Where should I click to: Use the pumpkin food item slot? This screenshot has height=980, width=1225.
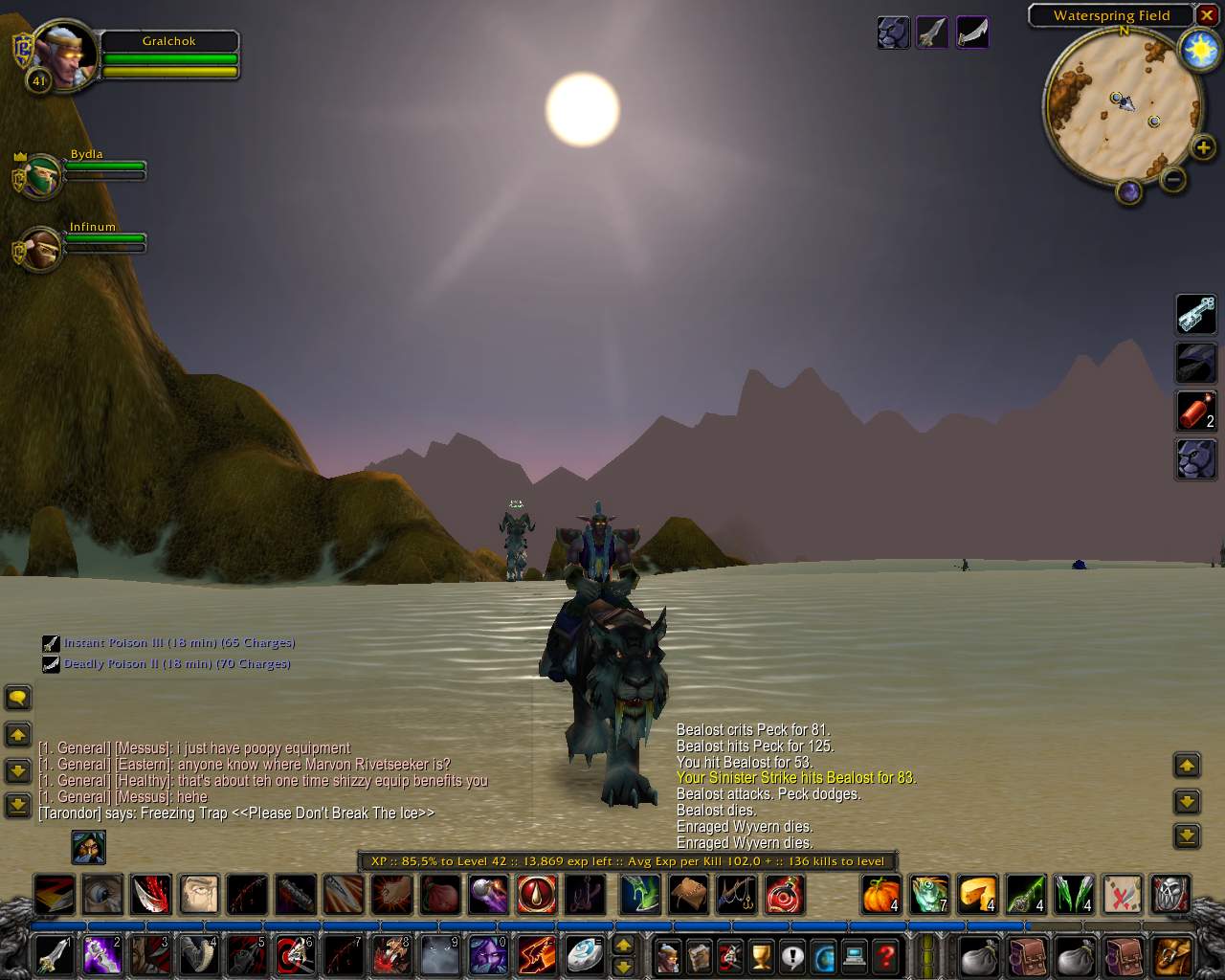click(x=881, y=895)
